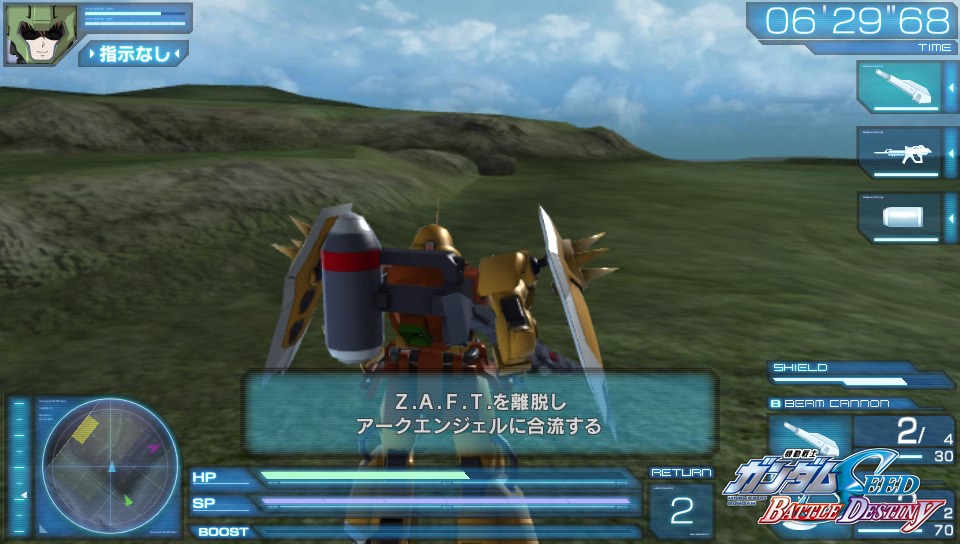Select the active Beam Cannon weapon icon
Screen dimensions: 960x544
(809, 443)
